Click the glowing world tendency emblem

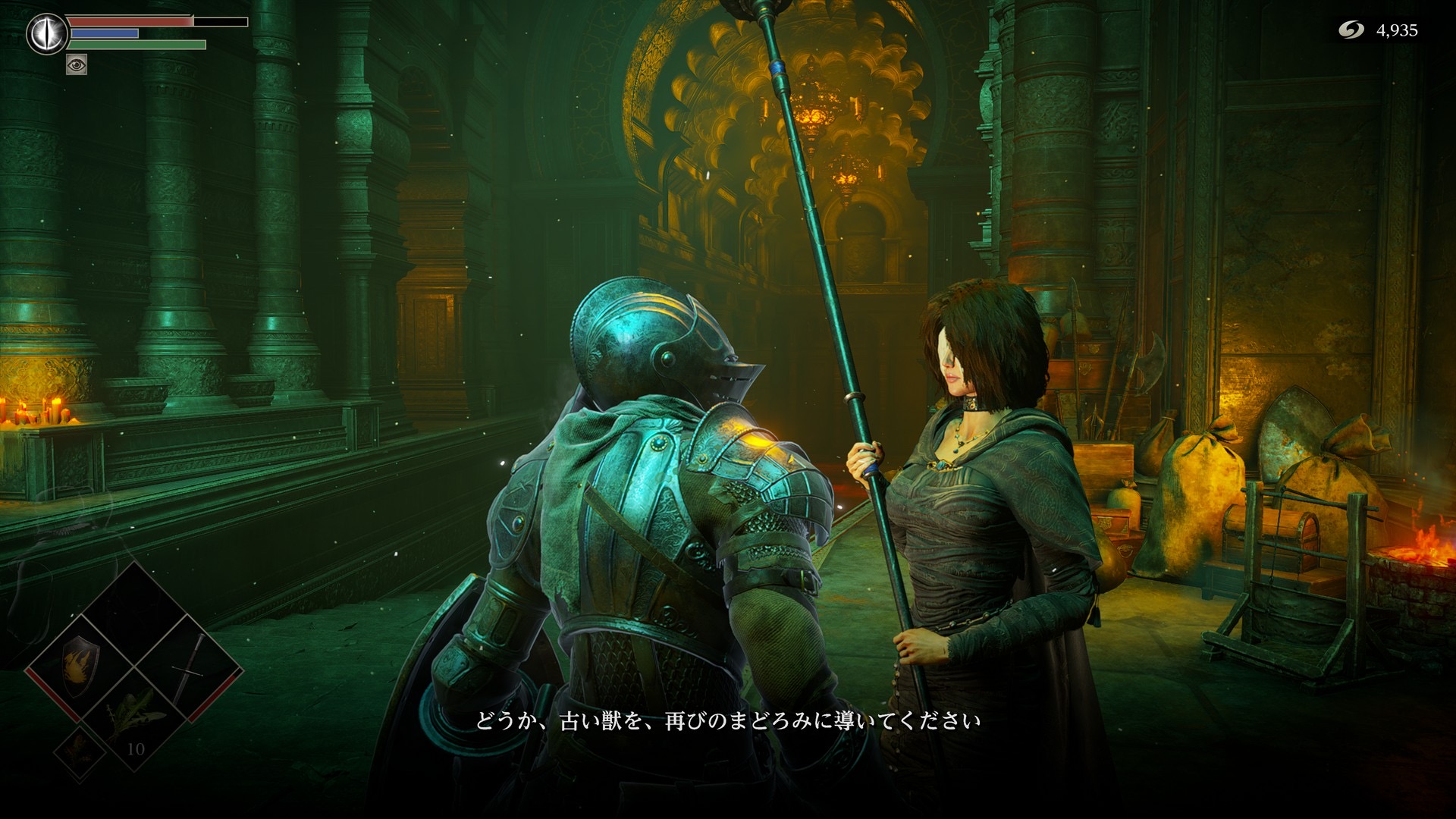point(47,34)
